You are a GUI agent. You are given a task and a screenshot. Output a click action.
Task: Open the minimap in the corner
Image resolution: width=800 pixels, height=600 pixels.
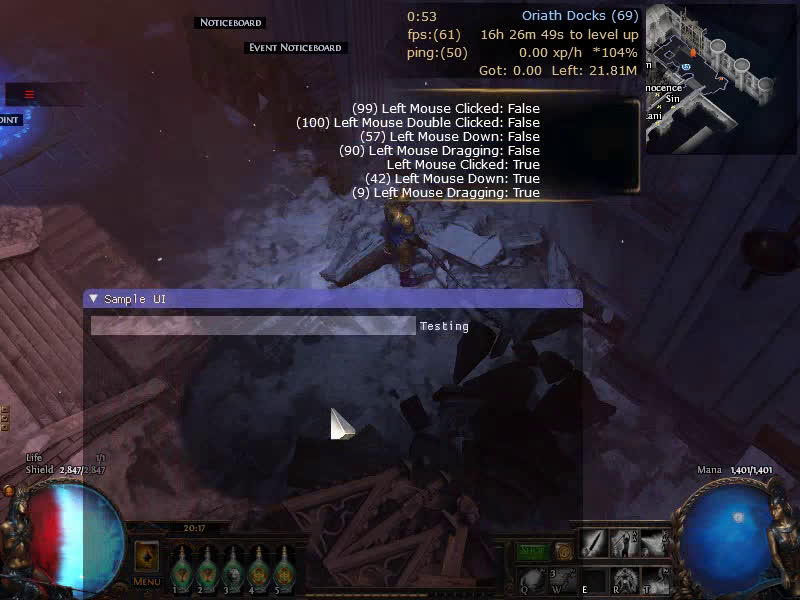(722, 78)
